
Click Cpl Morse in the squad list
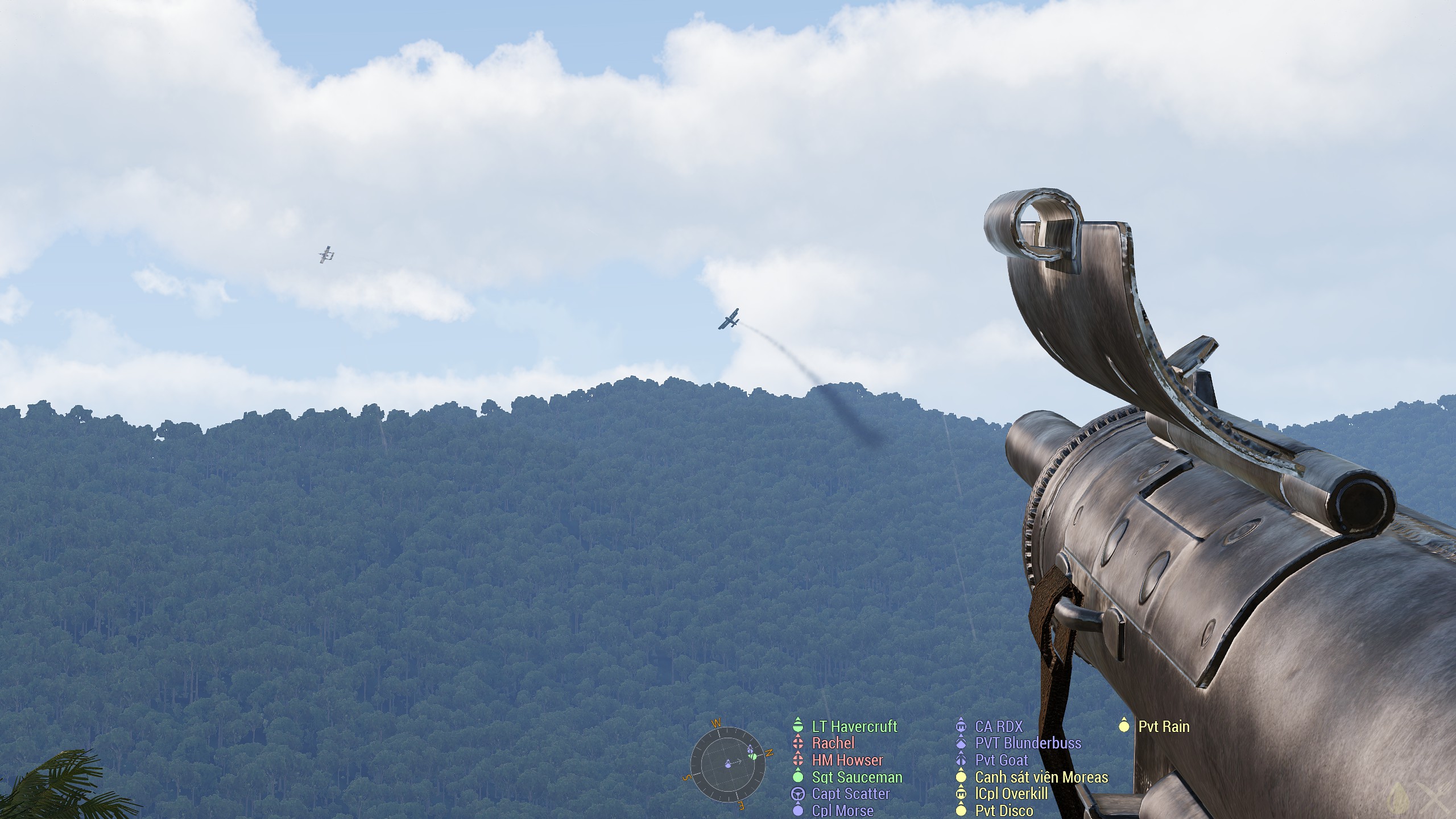point(842,810)
